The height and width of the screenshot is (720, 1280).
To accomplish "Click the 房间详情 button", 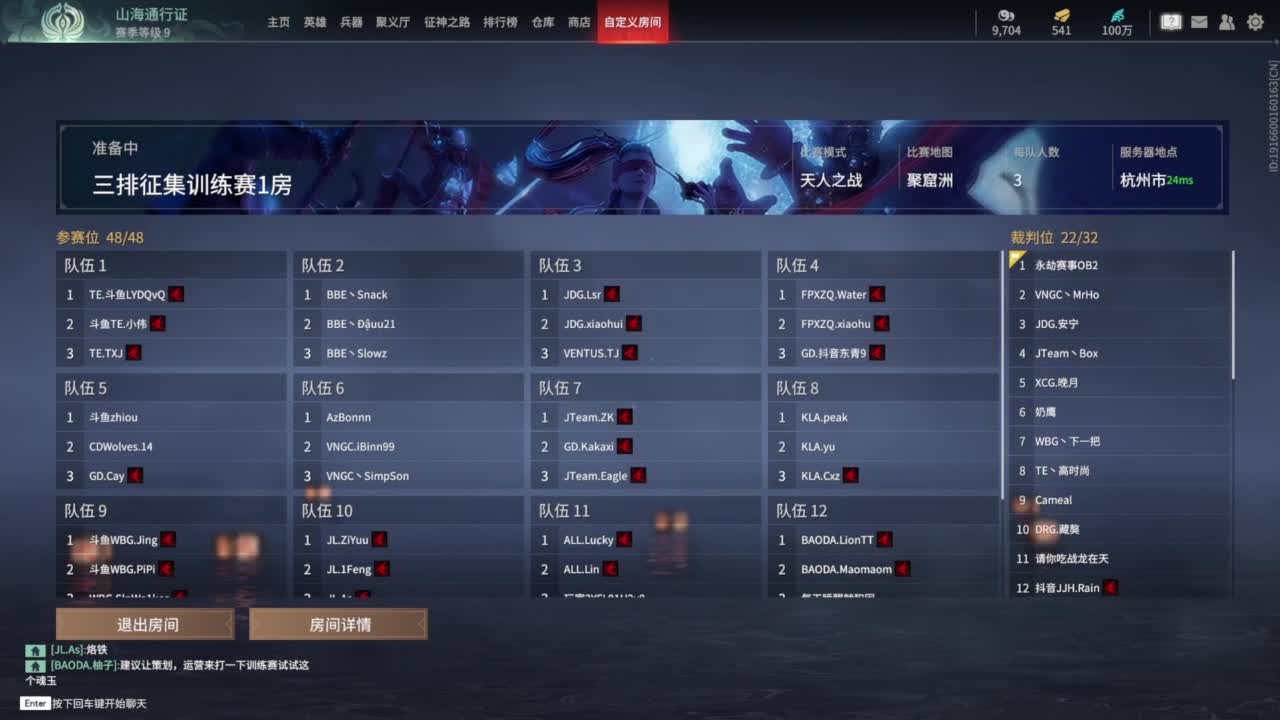I will pos(339,624).
